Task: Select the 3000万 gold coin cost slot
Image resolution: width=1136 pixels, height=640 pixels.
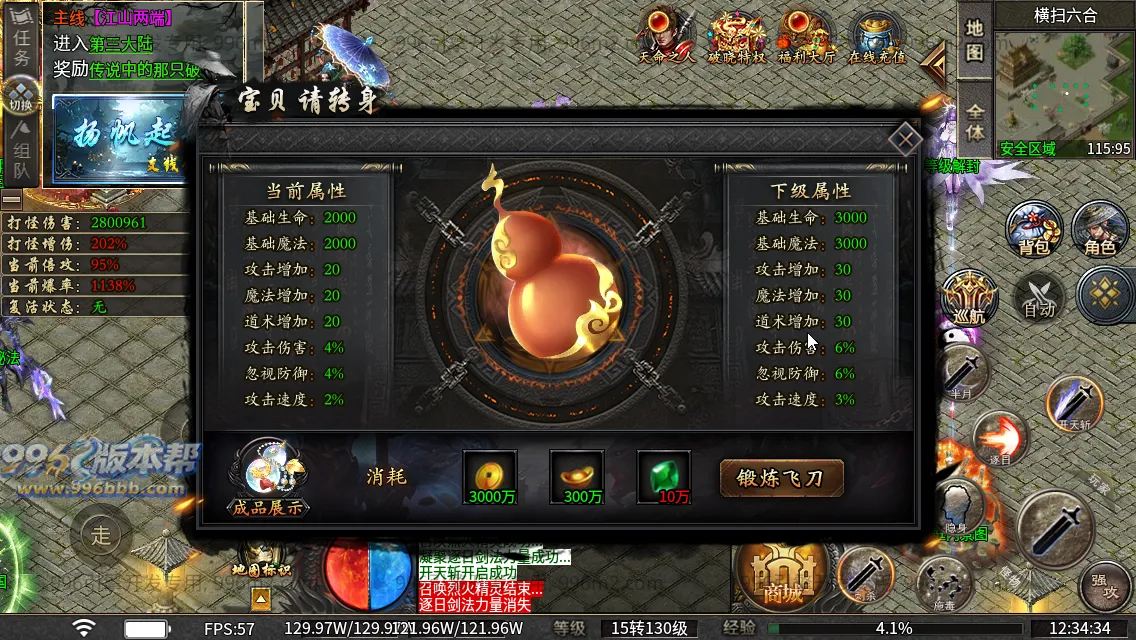Action: 490,477
